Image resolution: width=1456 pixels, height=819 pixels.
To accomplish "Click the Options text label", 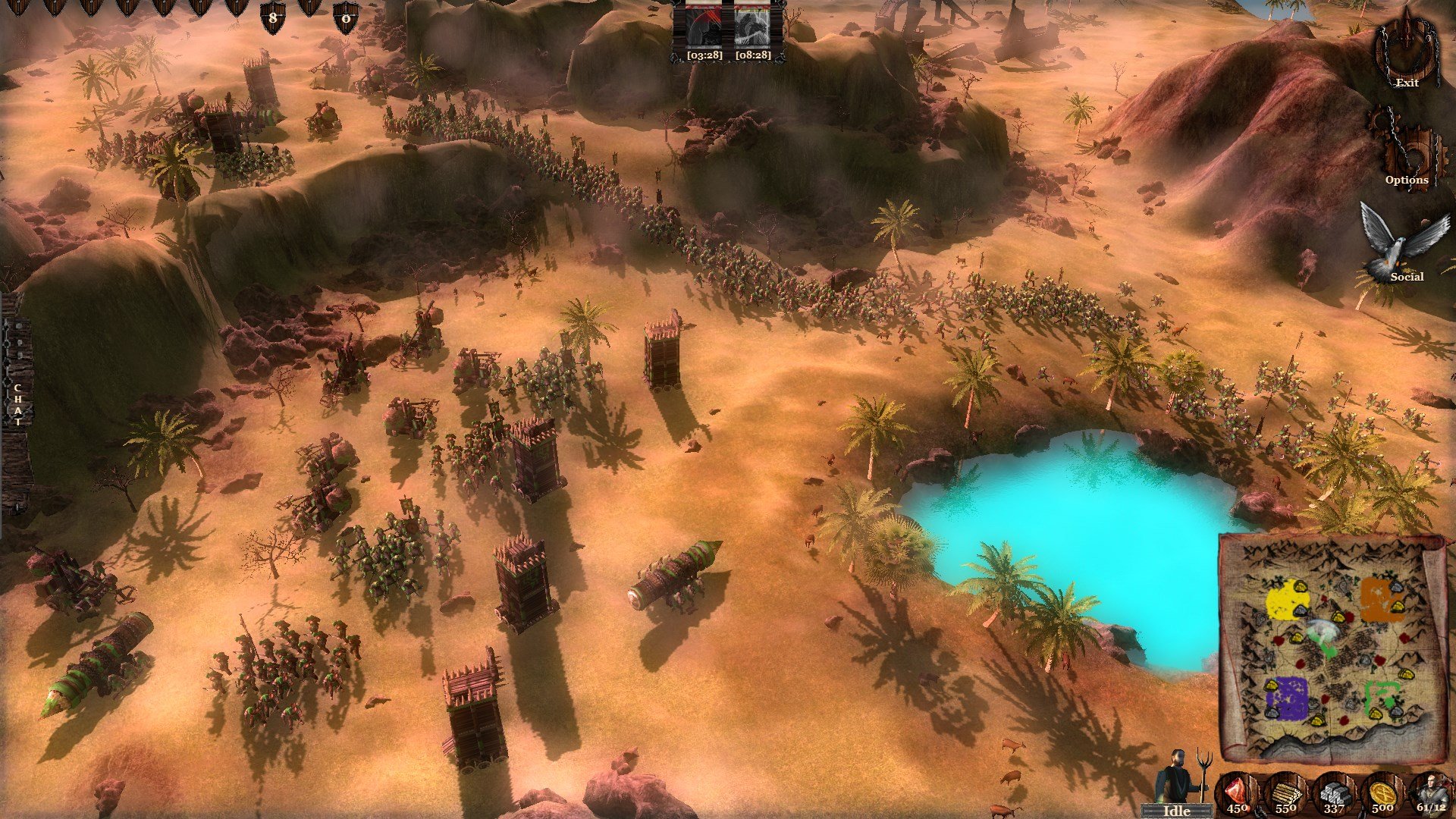I will [x=1407, y=180].
